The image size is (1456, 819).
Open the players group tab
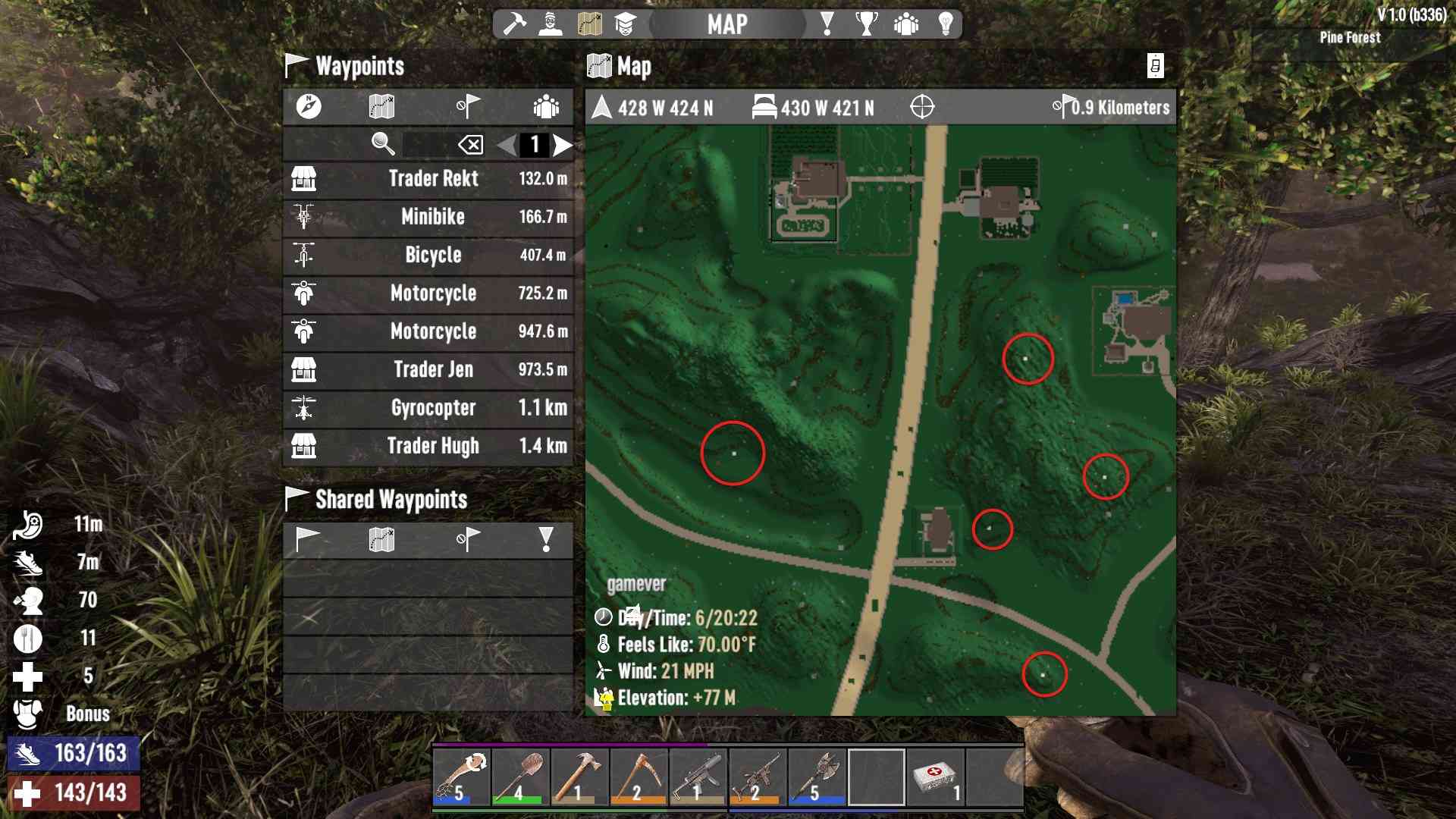(x=906, y=24)
